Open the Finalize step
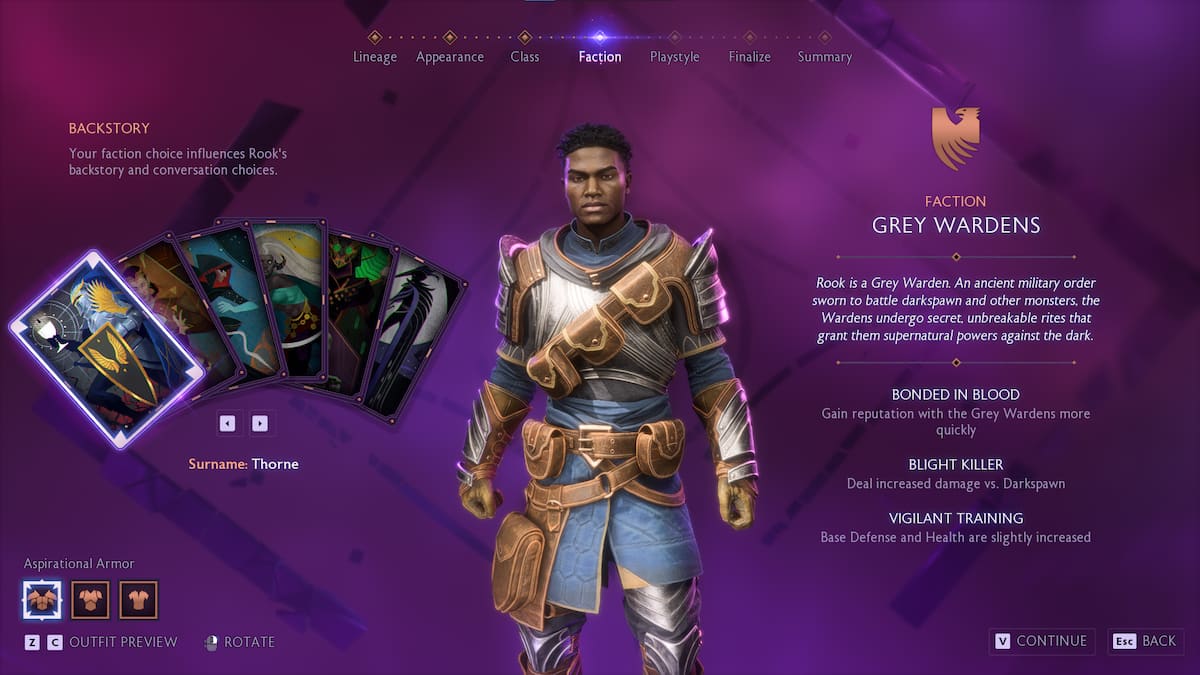The height and width of the screenshot is (675, 1200). coord(750,56)
